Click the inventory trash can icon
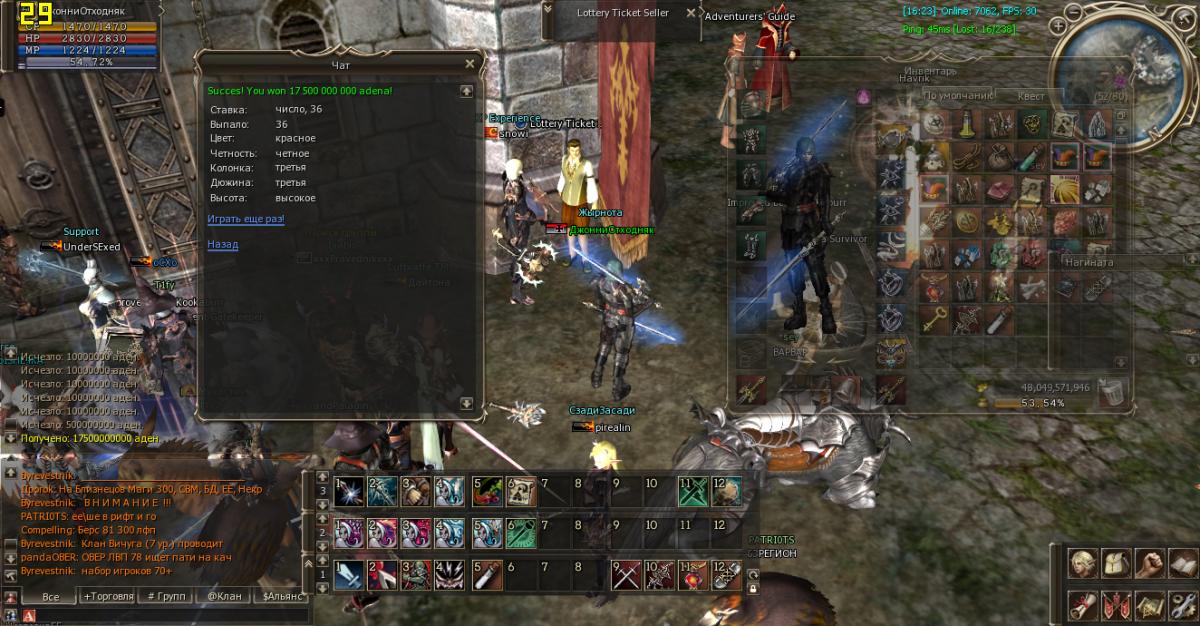 coord(1112,392)
